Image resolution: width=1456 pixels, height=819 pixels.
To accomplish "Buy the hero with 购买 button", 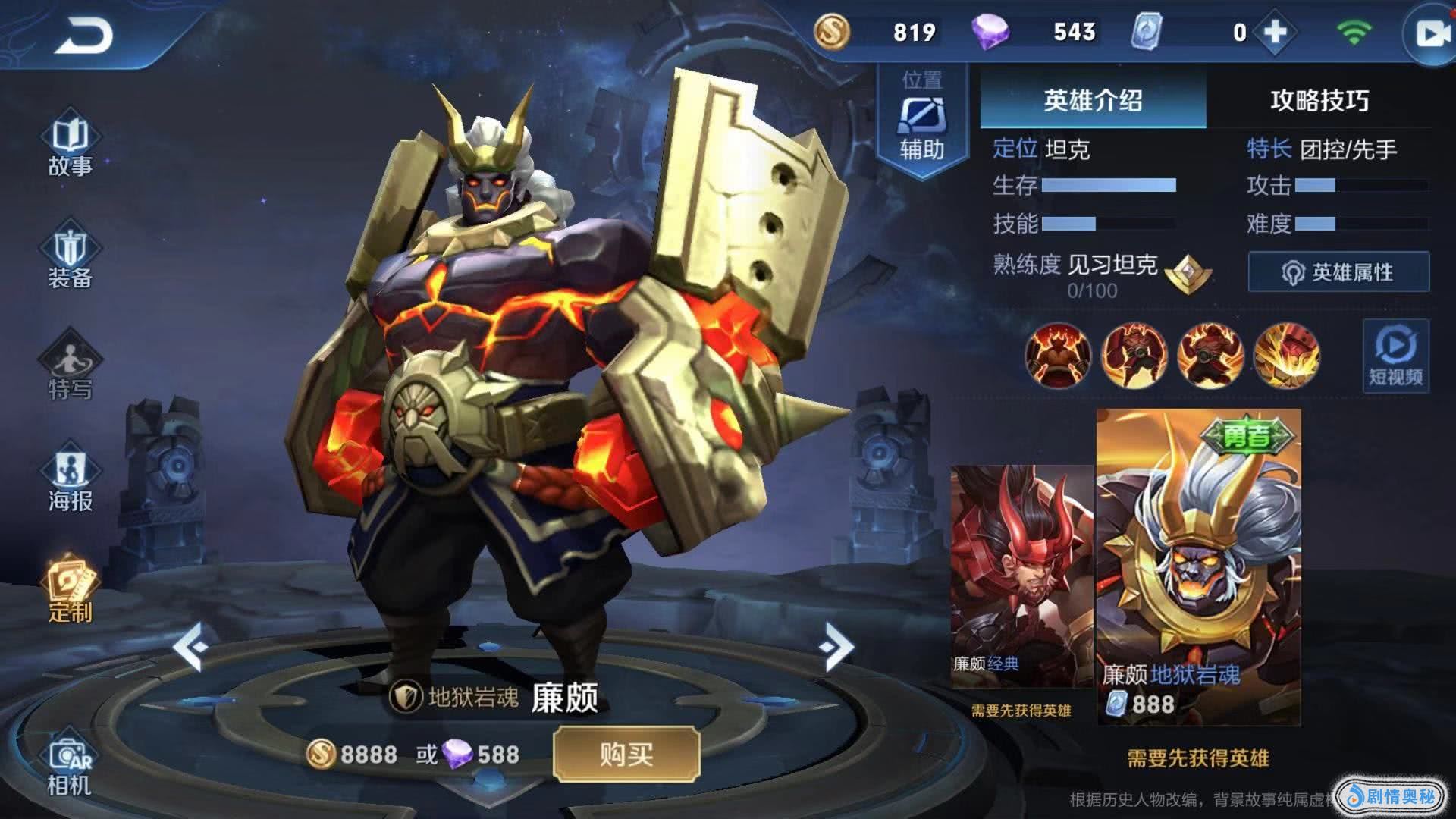I will point(626,754).
